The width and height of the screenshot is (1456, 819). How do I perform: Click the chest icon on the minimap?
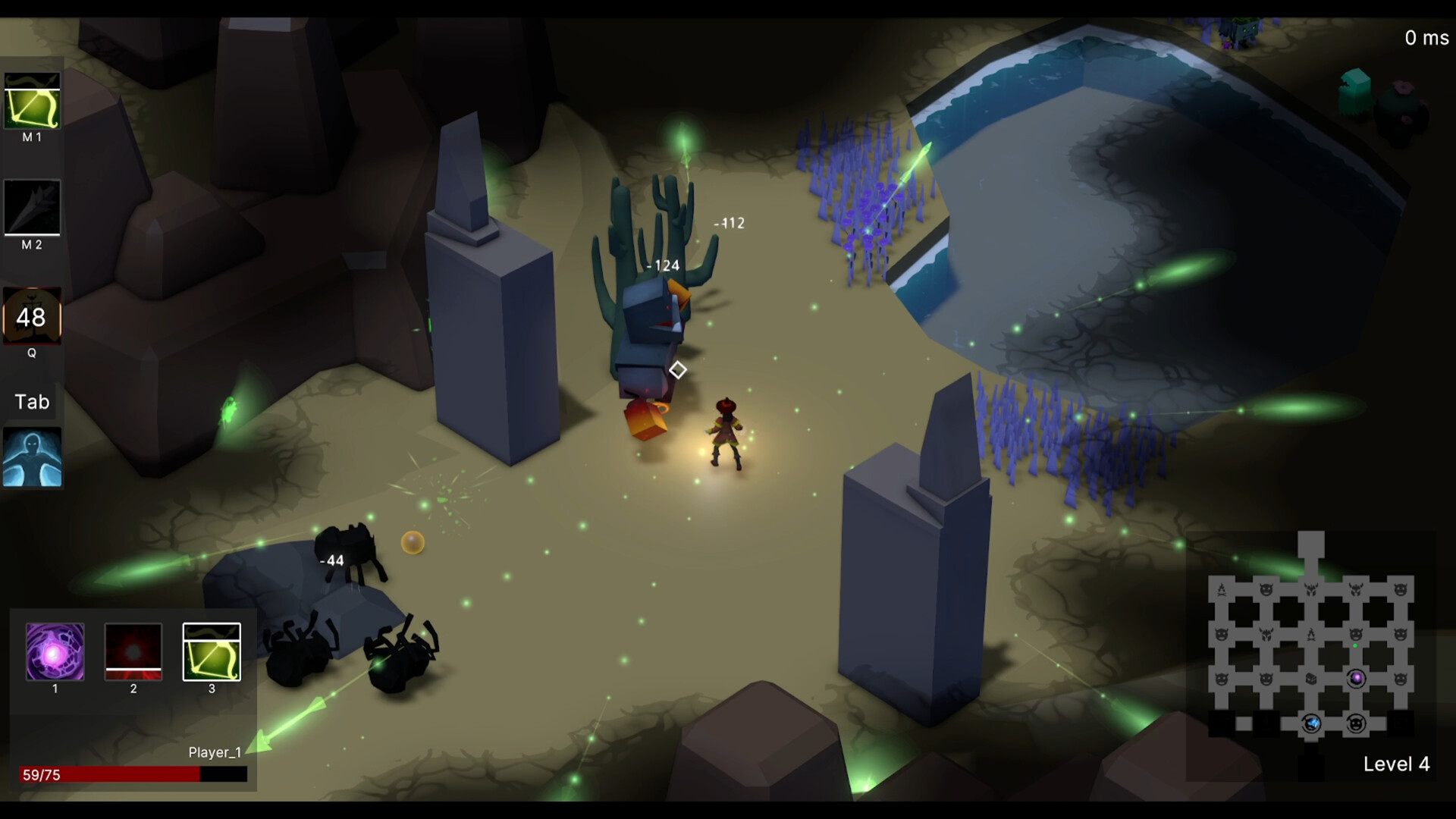coord(1312,679)
